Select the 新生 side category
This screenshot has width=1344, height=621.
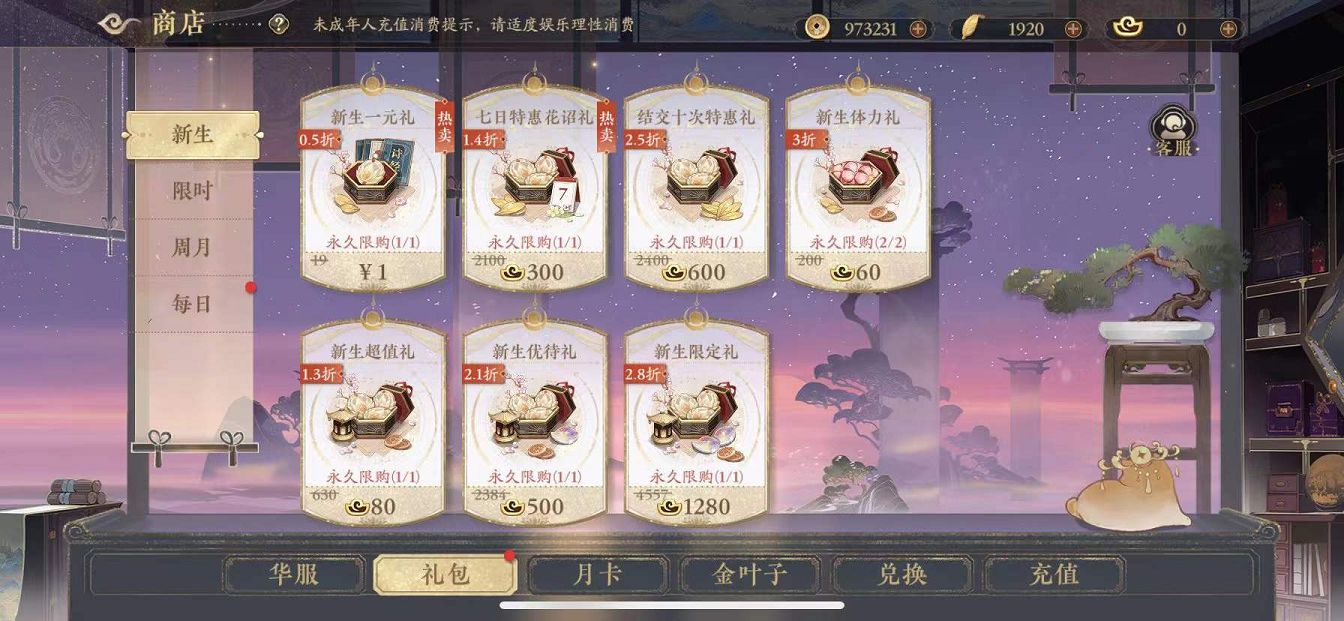pyautogui.click(x=192, y=134)
